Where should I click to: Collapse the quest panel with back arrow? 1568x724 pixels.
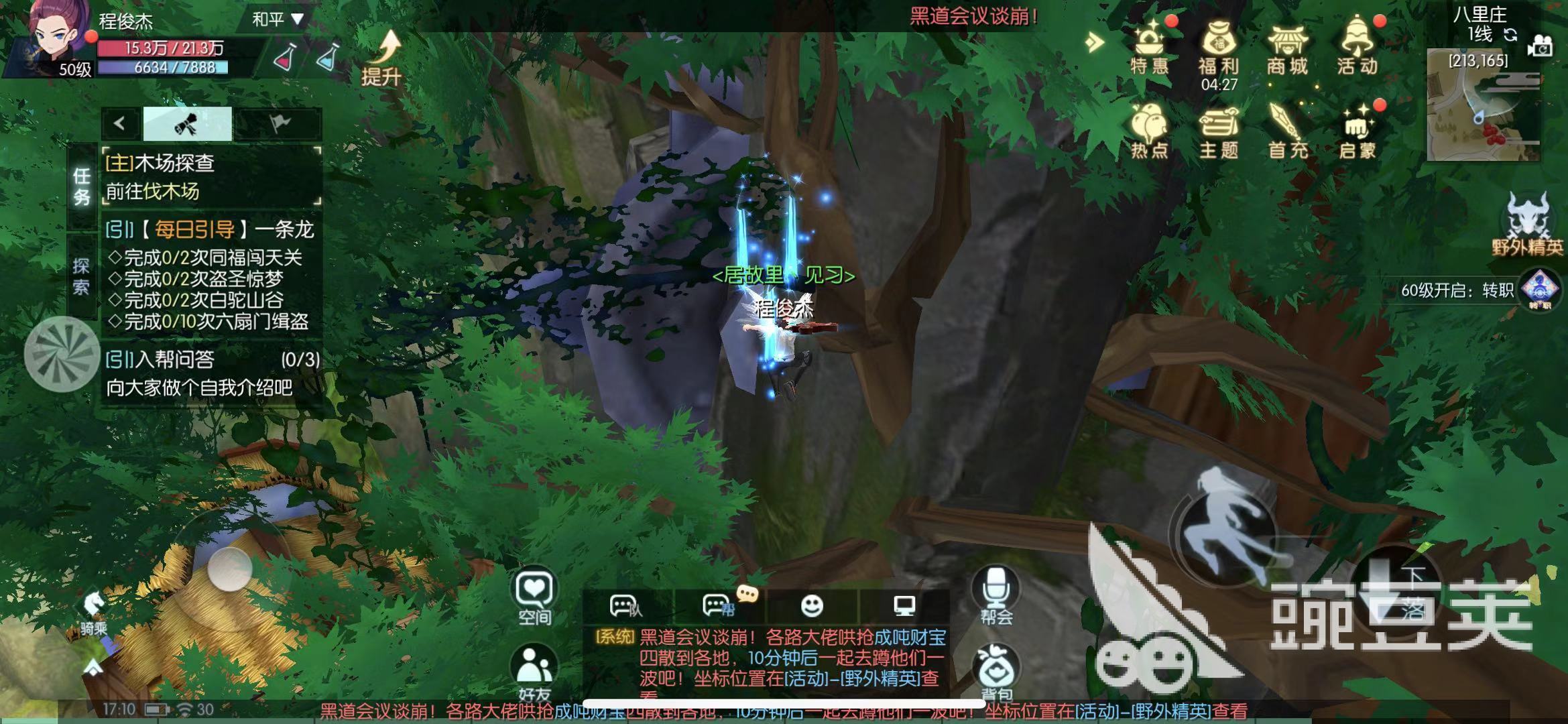click(x=119, y=124)
